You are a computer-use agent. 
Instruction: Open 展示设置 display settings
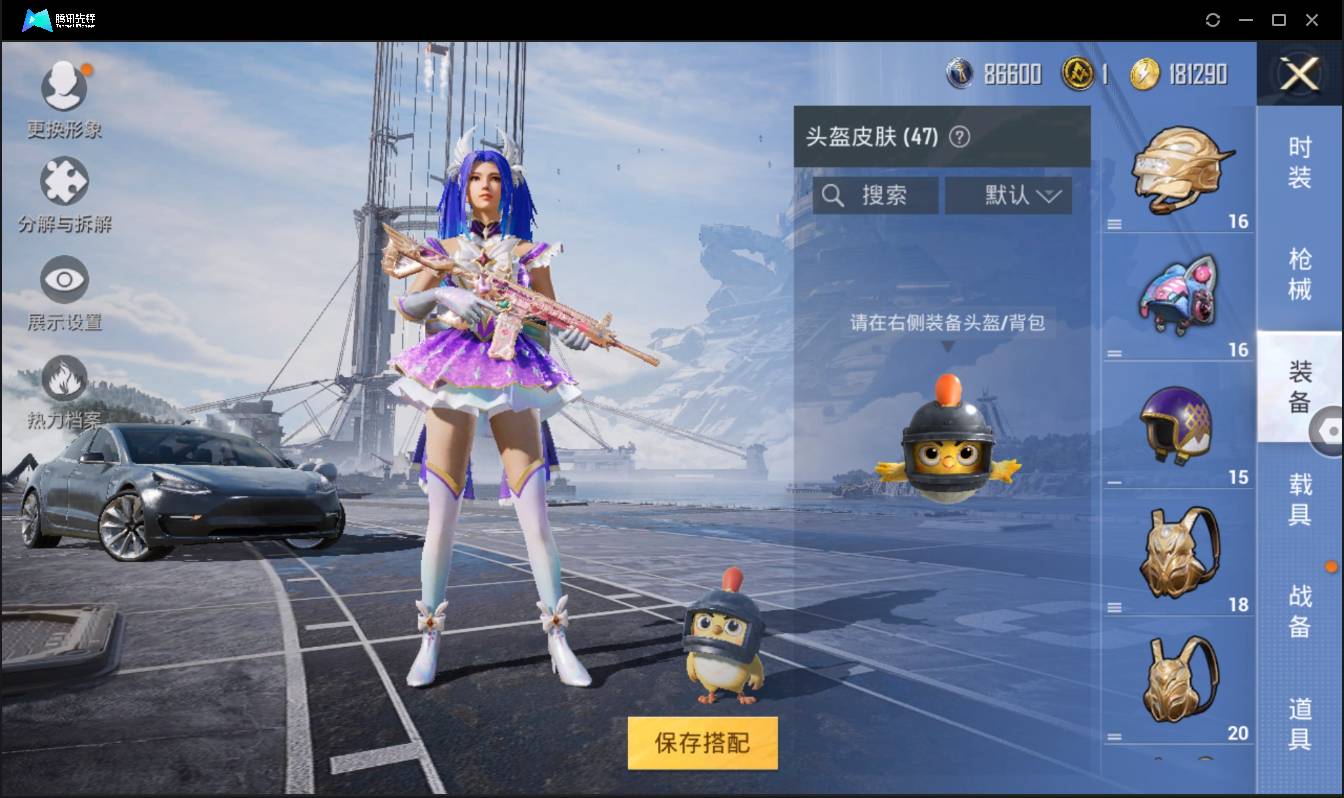click(x=64, y=281)
